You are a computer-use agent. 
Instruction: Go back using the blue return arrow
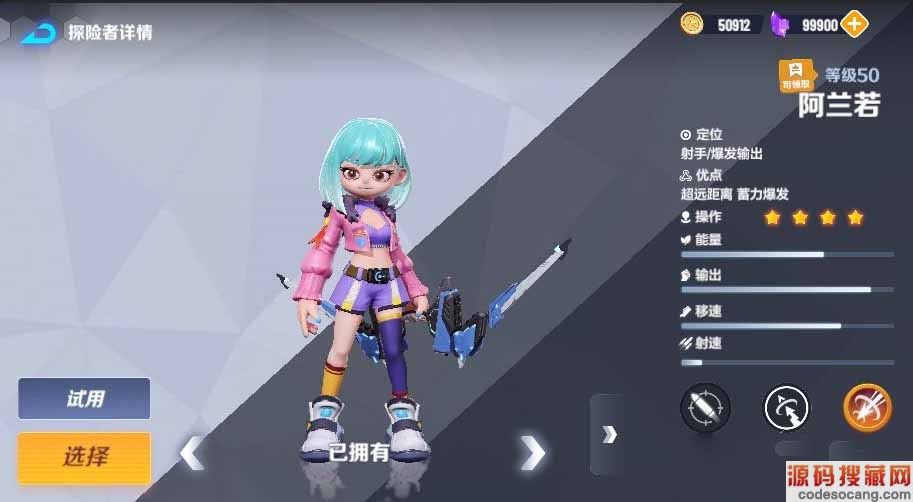pyautogui.click(x=39, y=31)
